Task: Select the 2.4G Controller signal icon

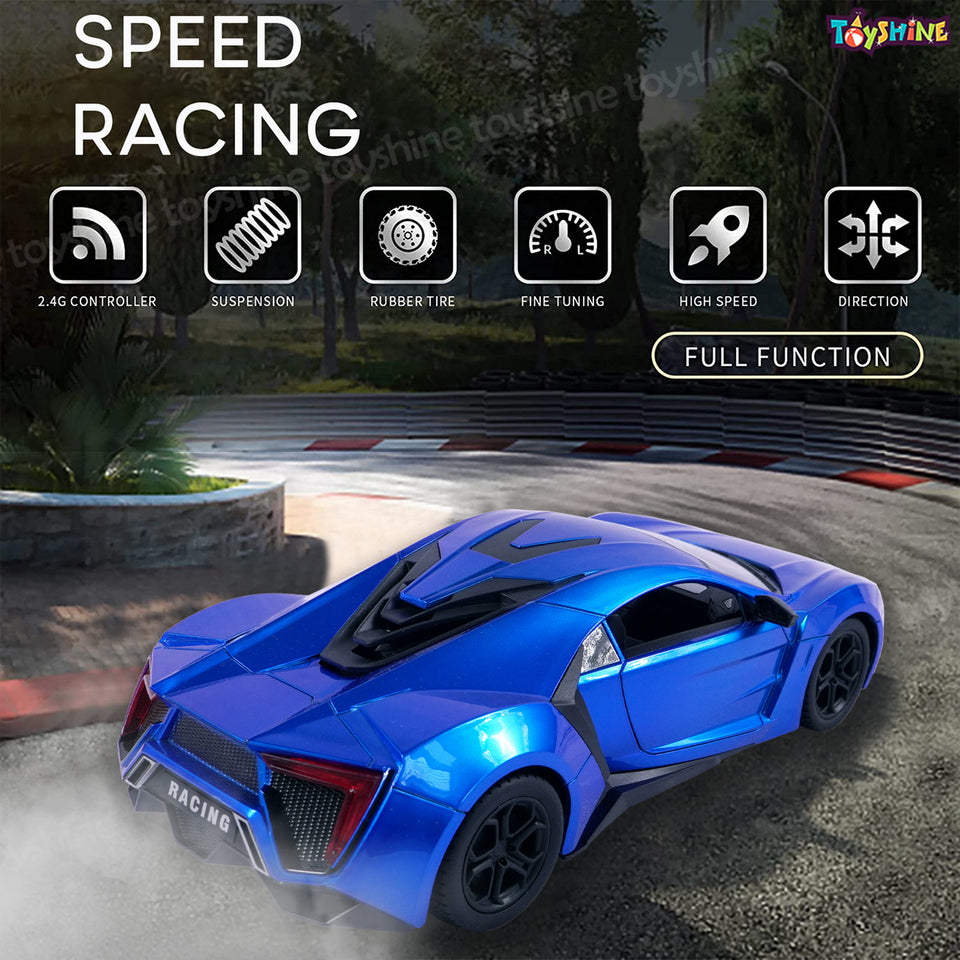Action: tap(98, 235)
